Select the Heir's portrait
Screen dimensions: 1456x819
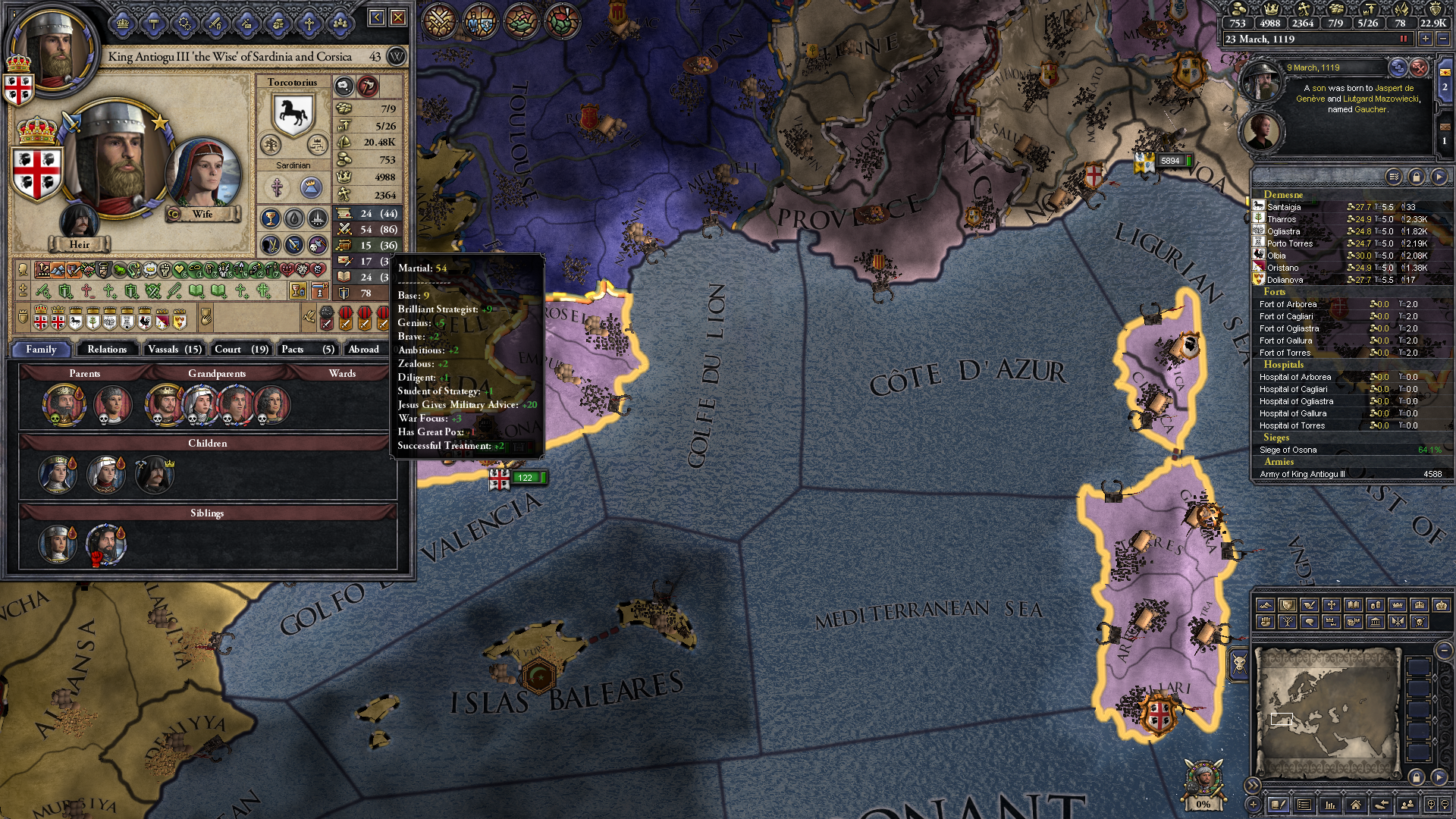coord(79,221)
